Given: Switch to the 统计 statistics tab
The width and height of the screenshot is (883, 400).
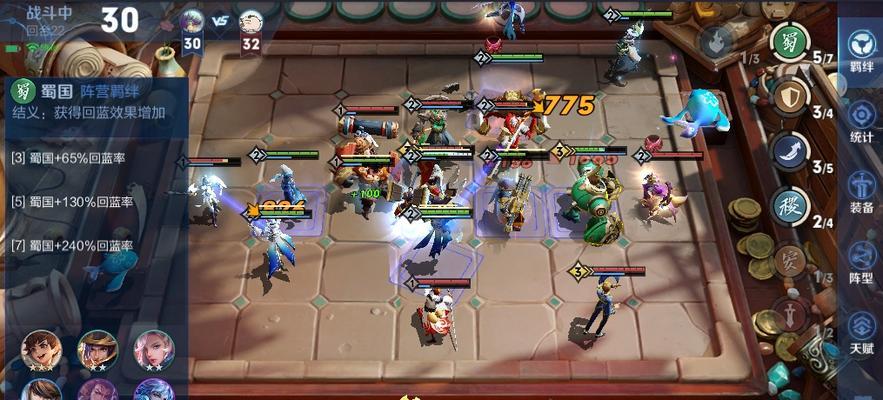Looking at the screenshot, I should (x=860, y=120).
